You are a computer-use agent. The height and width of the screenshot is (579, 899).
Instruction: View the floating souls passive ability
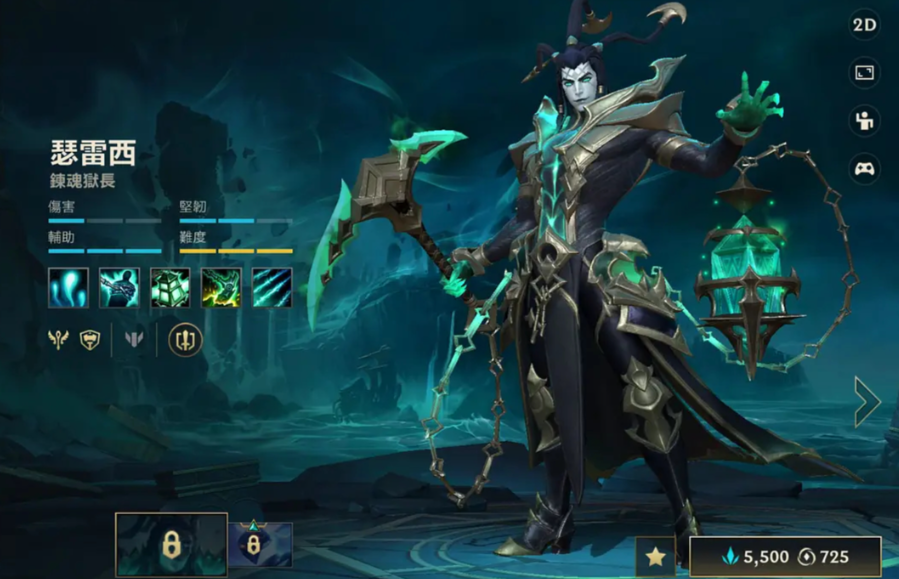68,288
